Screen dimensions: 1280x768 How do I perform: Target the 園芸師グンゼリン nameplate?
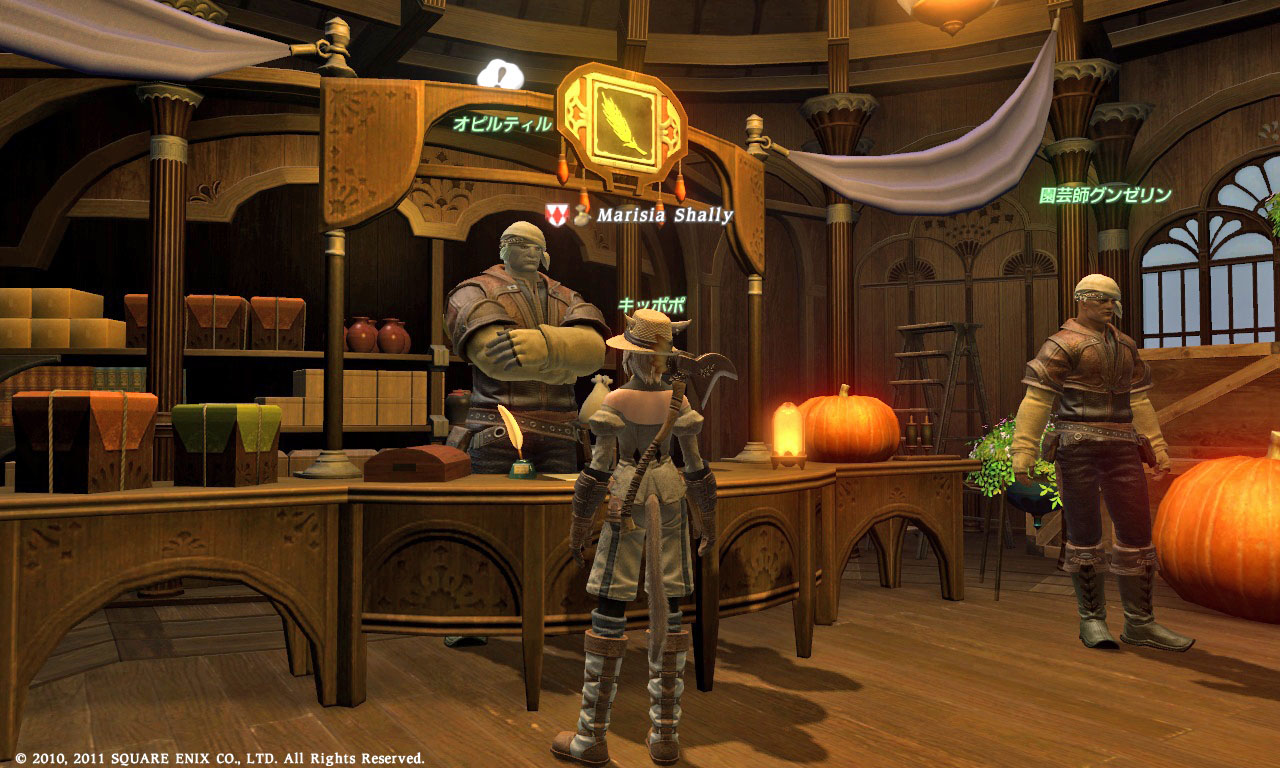point(1104,195)
